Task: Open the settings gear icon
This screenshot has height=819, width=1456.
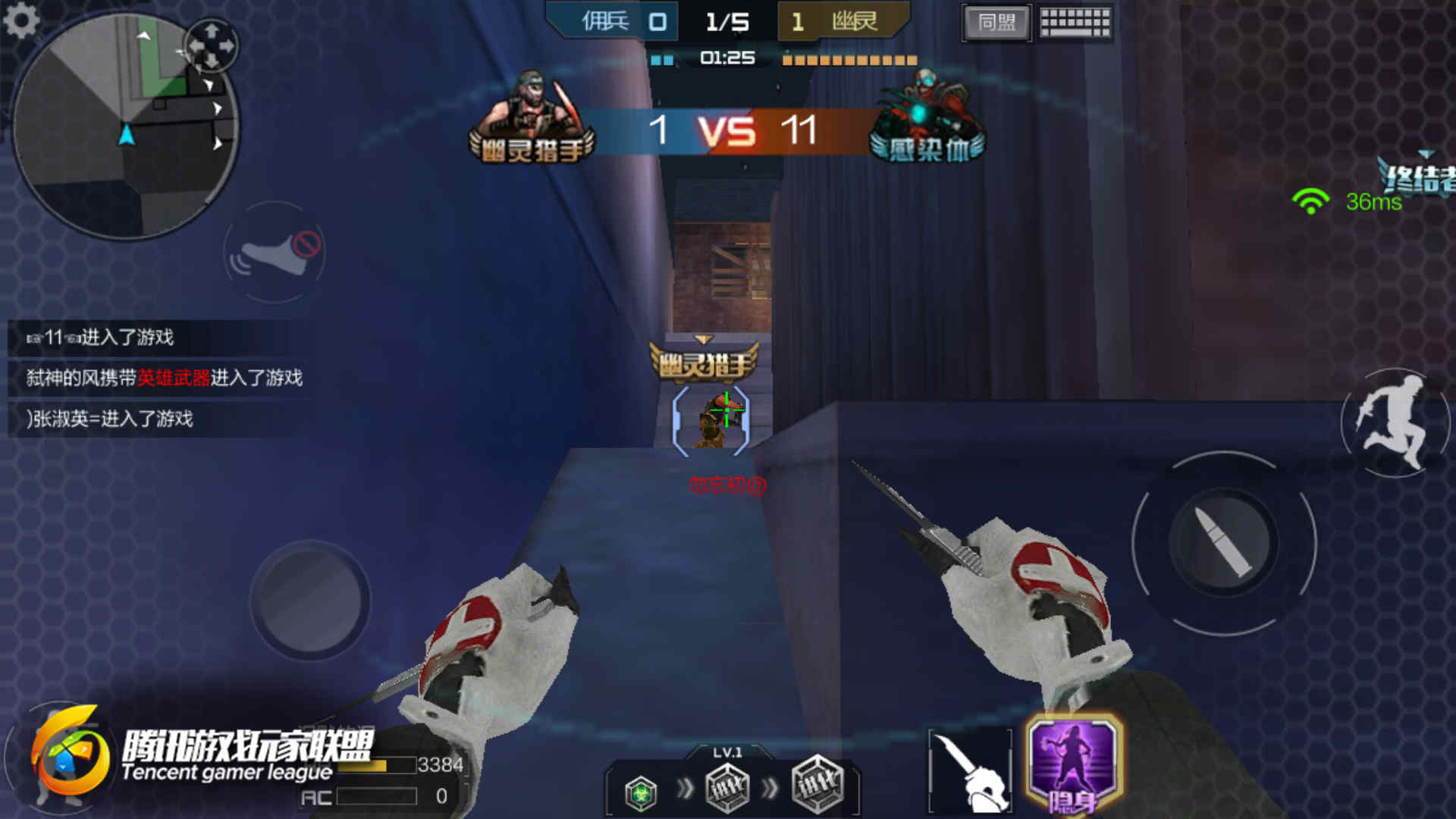Action: pos(21,20)
